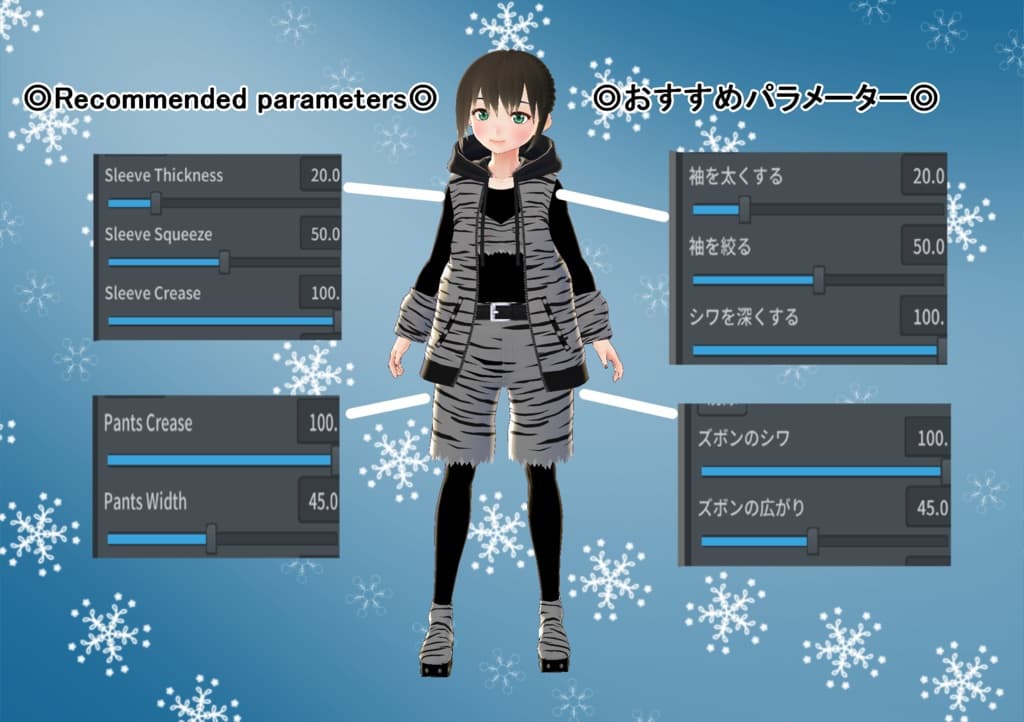Select the ズボンのシワ value field
Image resolution: width=1024 pixels, height=722 pixels.
(928, 438)
